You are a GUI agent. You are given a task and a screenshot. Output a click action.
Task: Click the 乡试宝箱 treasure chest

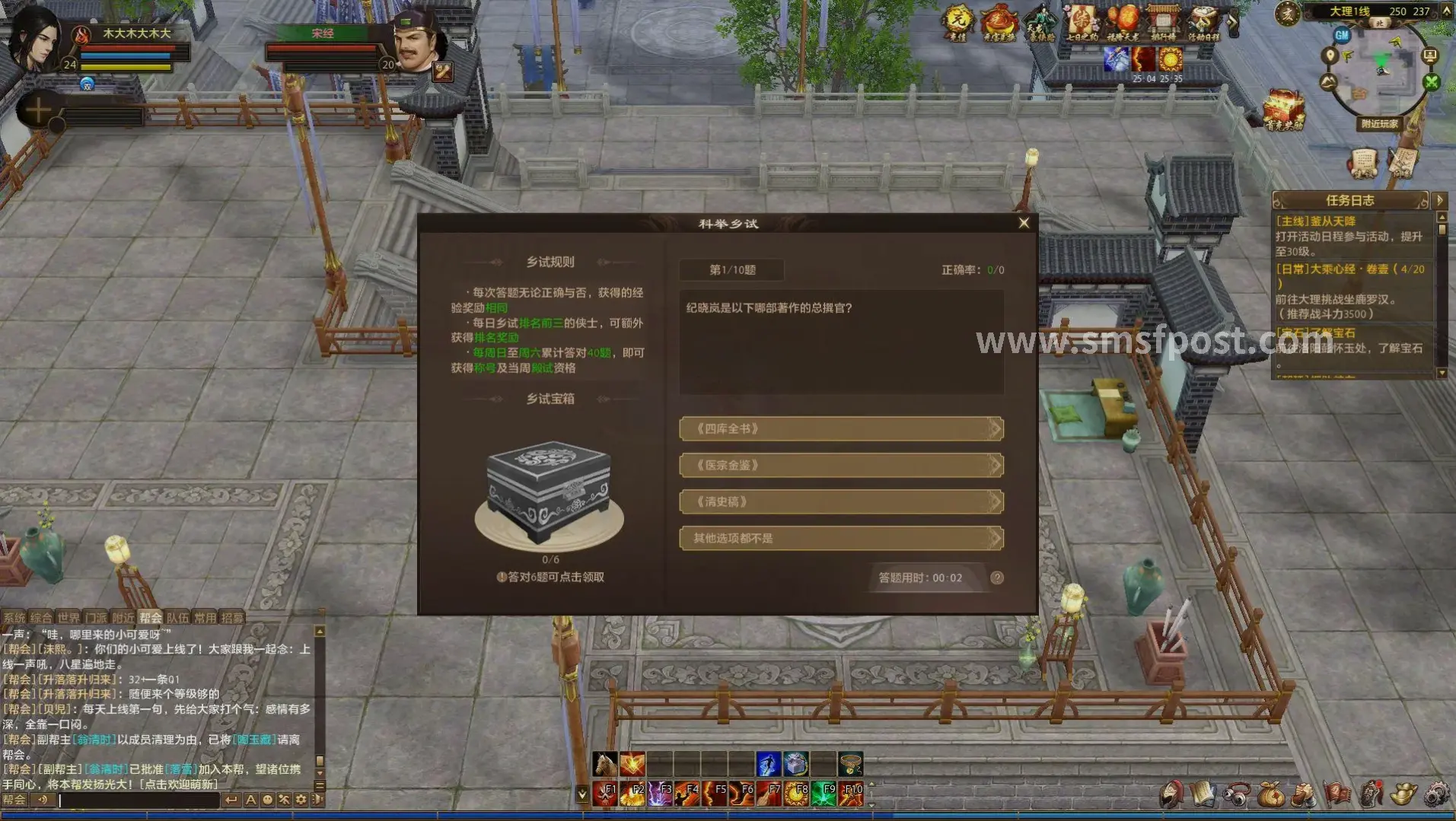549,495
